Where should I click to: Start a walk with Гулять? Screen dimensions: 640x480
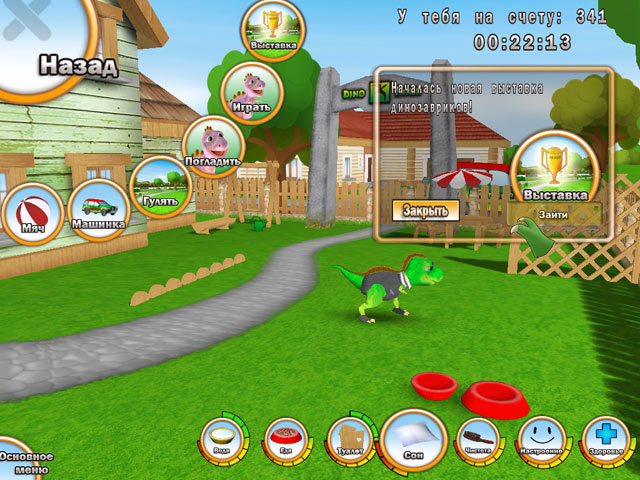coord(160,187)
